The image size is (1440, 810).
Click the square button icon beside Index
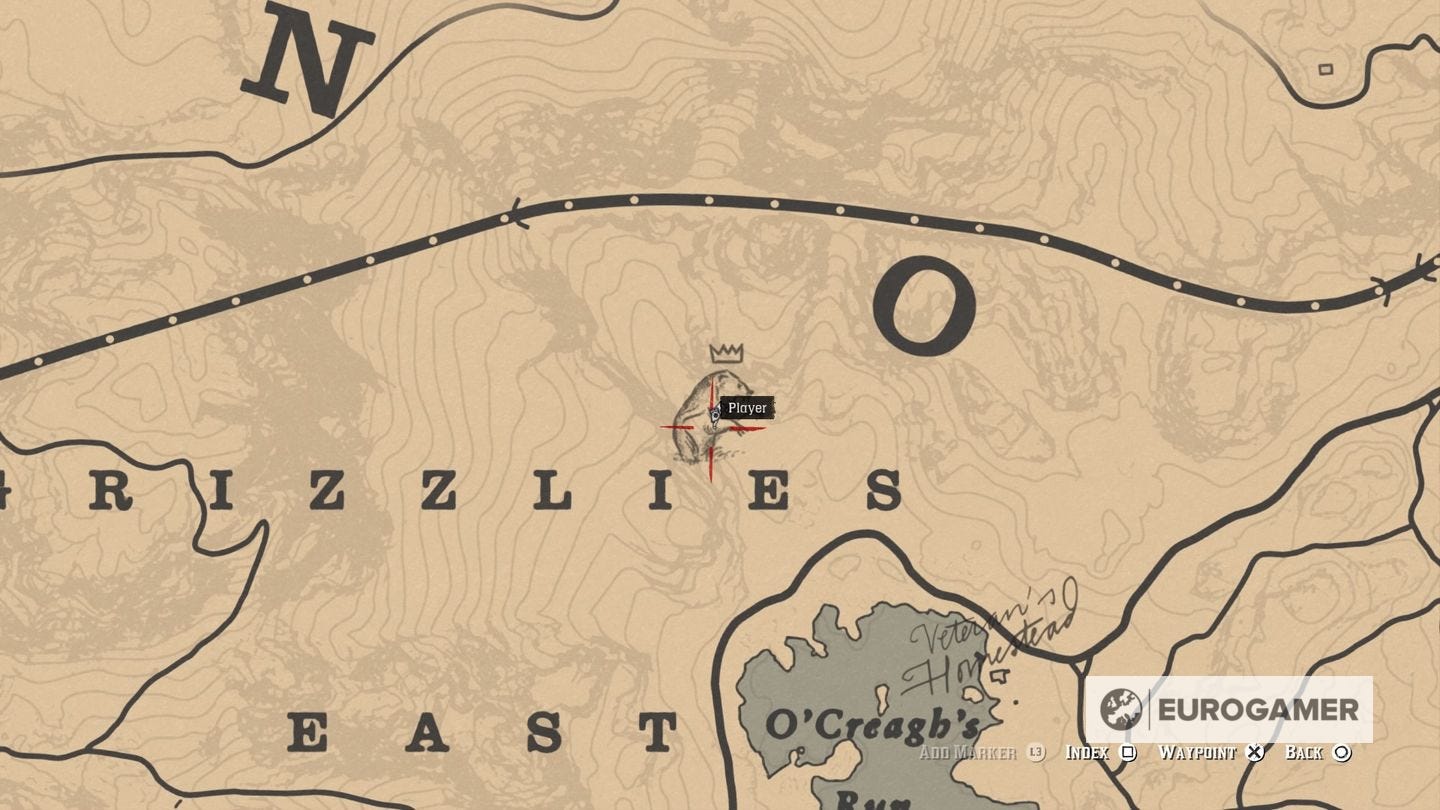[x=1128, y=753]
